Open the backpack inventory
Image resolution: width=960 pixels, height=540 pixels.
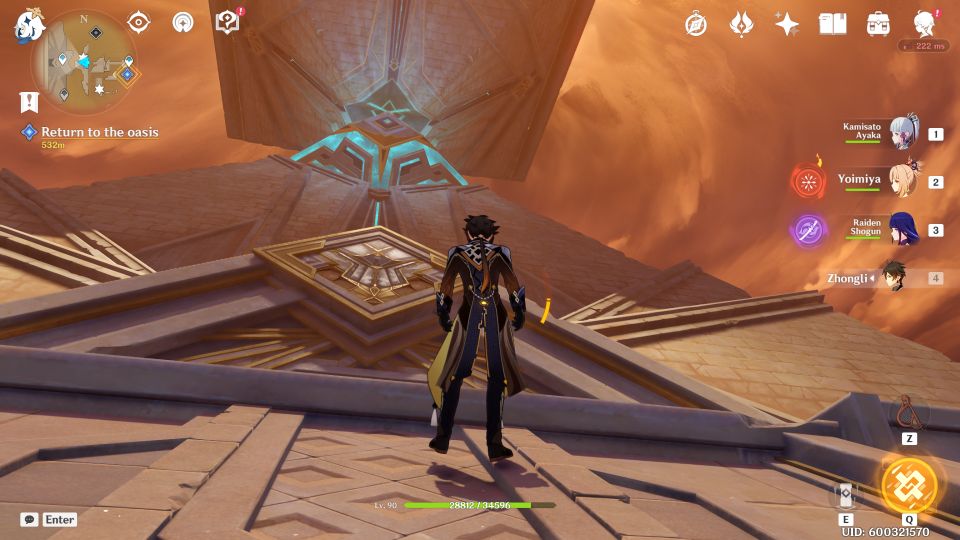coord(879,24)
